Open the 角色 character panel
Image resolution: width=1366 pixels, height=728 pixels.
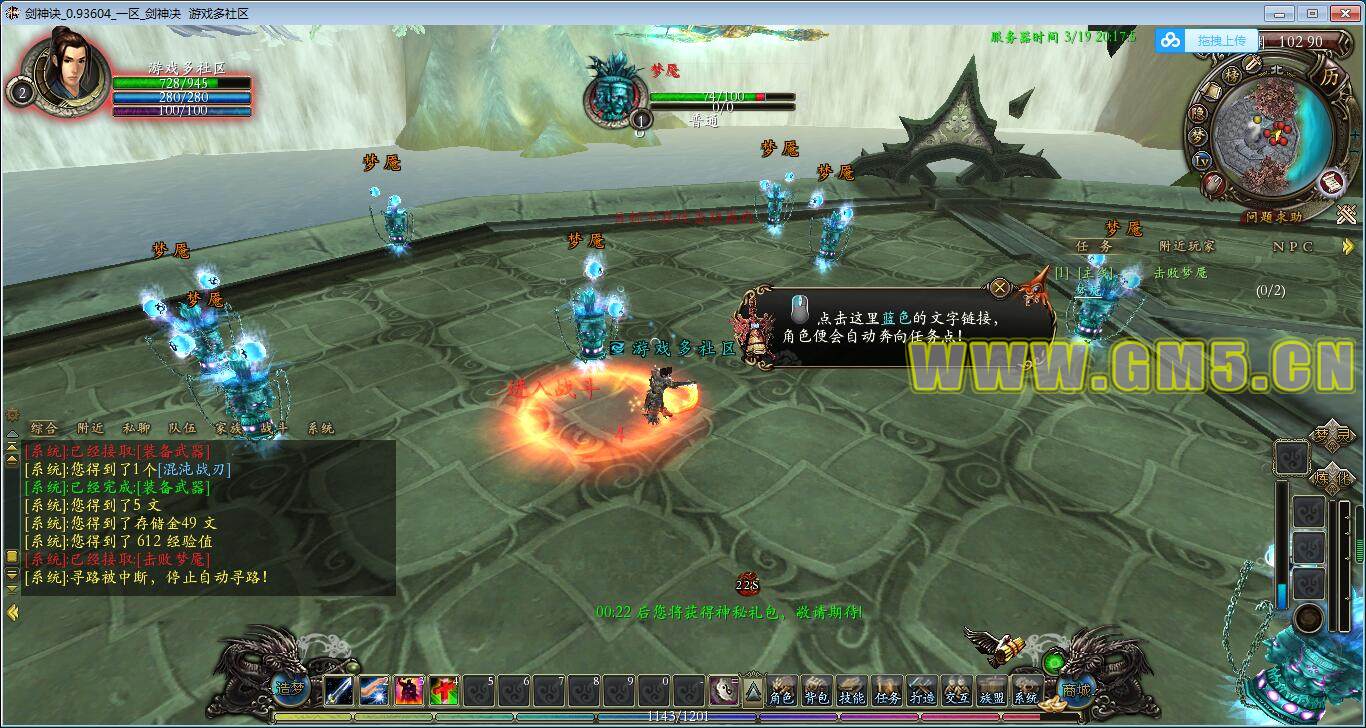(x=782, y=692)
